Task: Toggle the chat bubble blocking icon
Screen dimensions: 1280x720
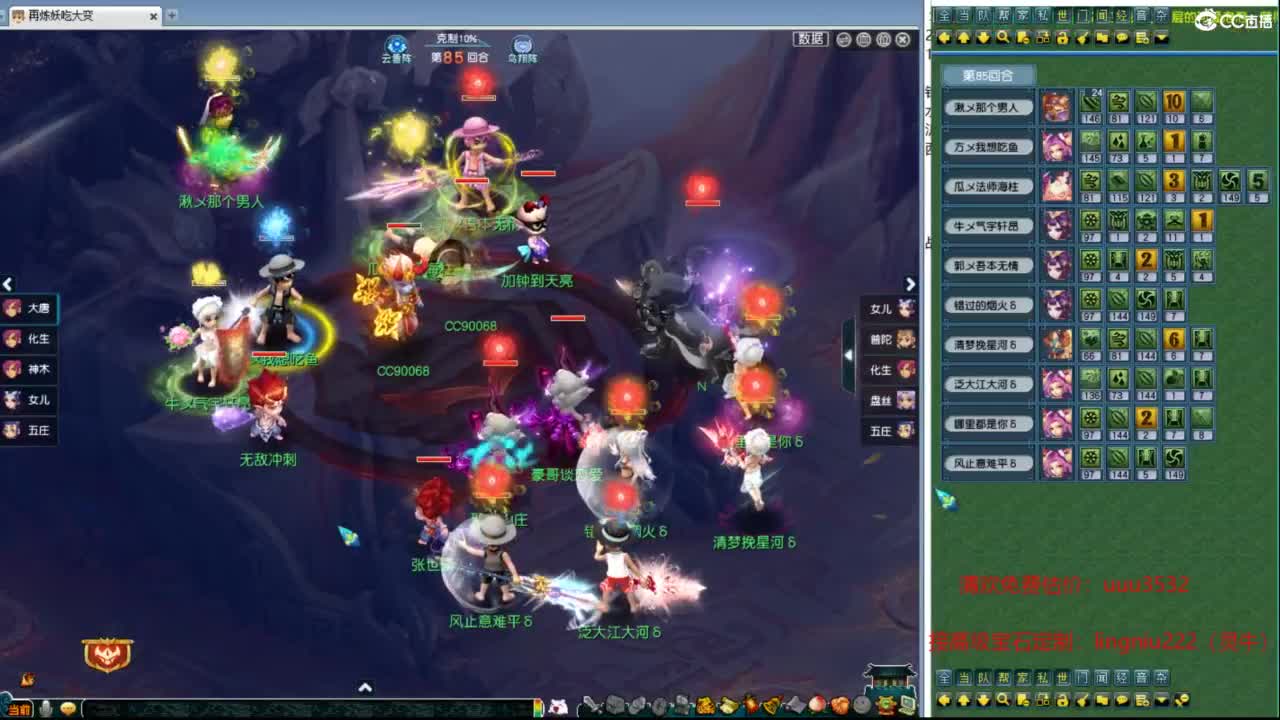Action: (x=1123, y=40)
